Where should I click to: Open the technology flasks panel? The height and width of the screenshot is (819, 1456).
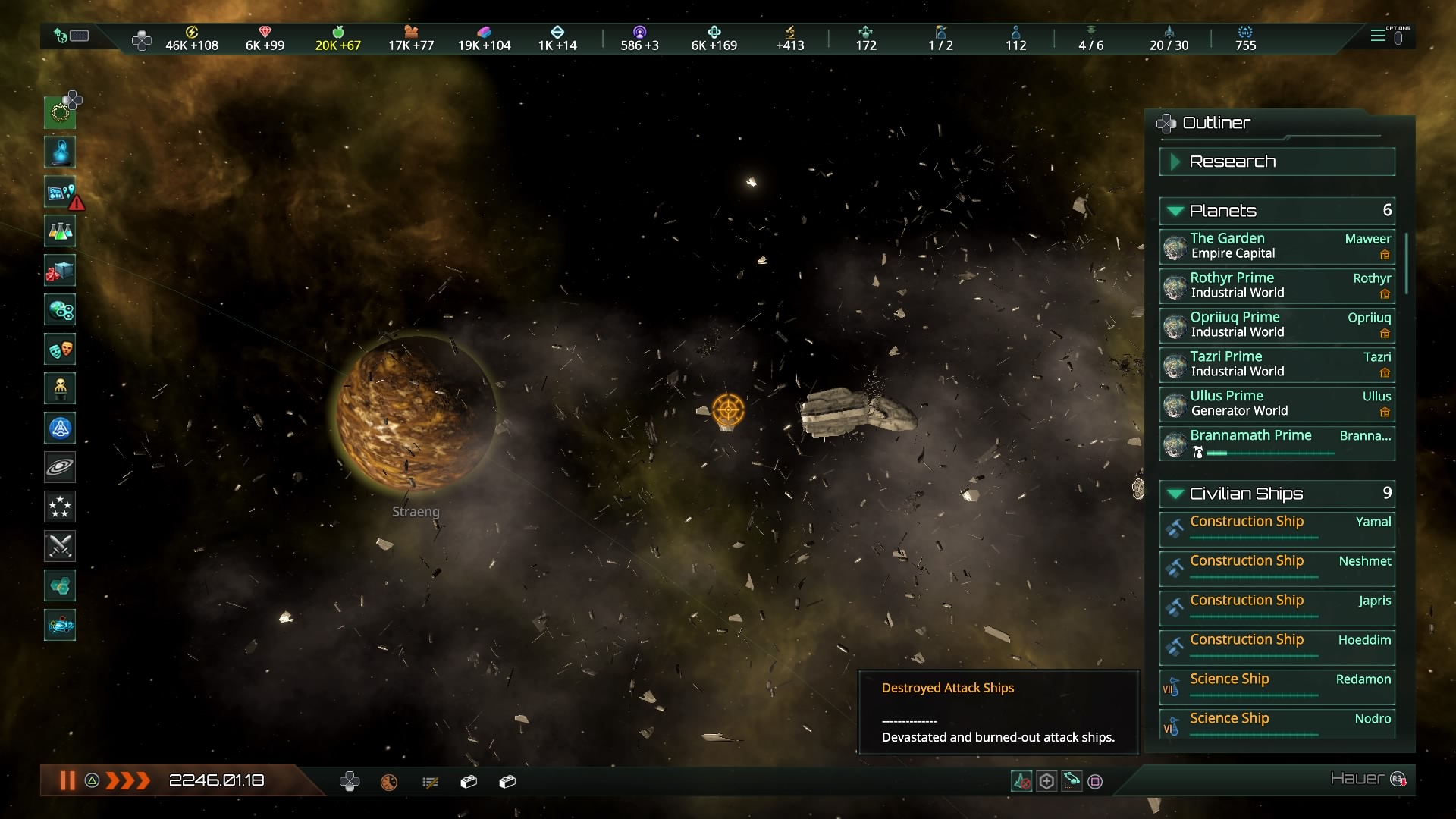click(61, 231)
